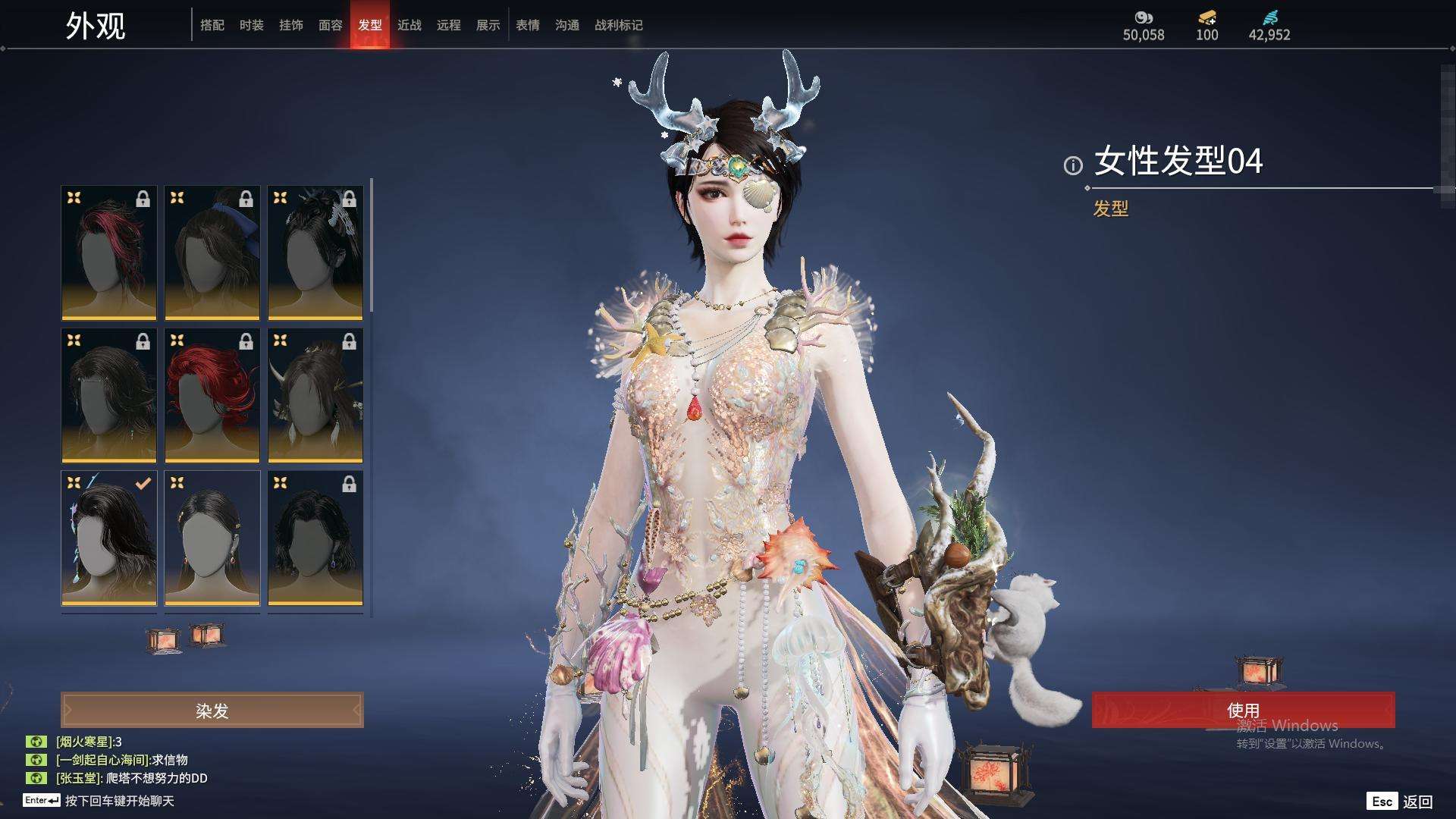Pick the hairstyle with blue ribbon
The height and width of the screenshot is (819, 1456).
(212, 253)
